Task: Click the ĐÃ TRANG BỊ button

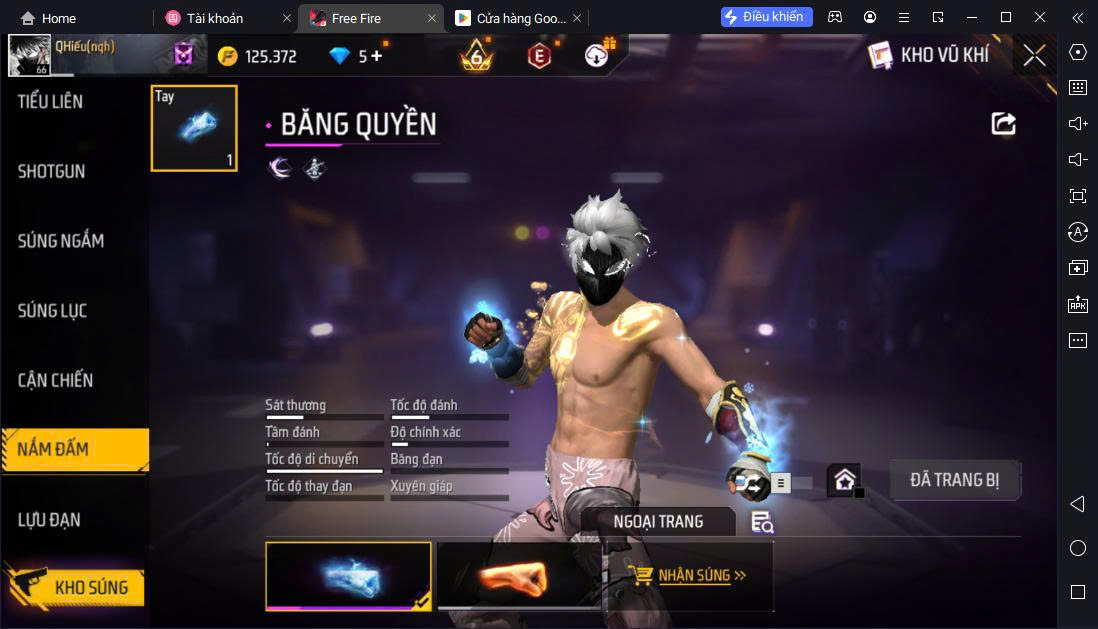Action: point(954,480)
